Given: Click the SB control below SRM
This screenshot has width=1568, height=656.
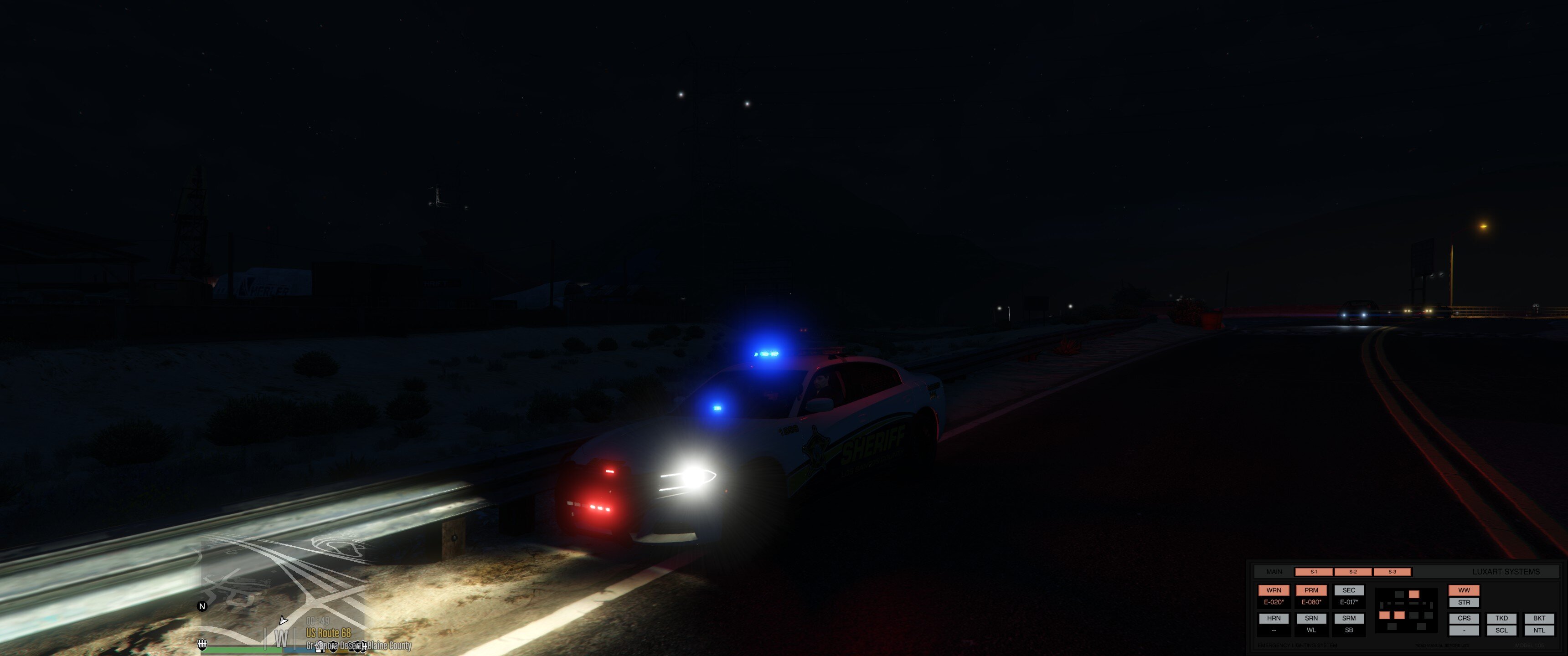Looking at the screenshot, I should [x=1350, y=631].
